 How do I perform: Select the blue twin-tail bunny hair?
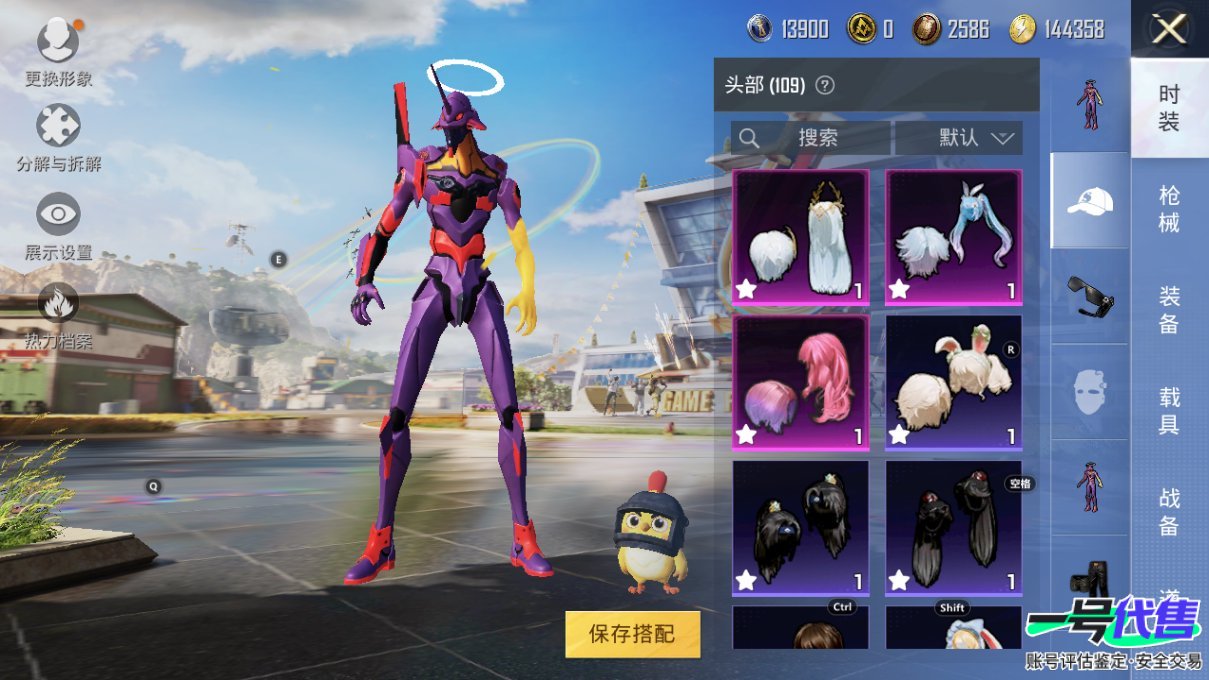[953, 237]
